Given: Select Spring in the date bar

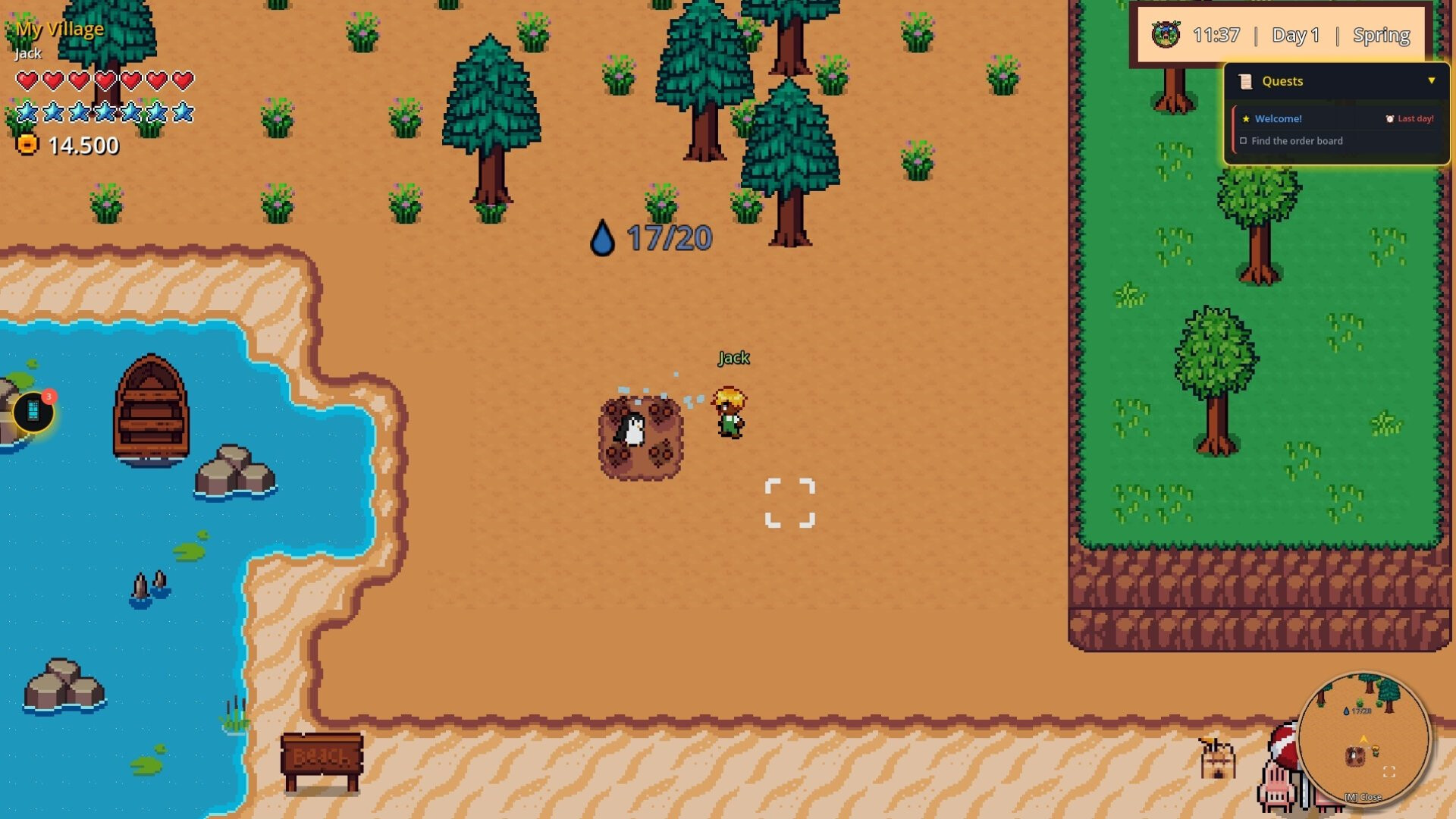Looking at the screenshot, I should [x=1382, y=35].
